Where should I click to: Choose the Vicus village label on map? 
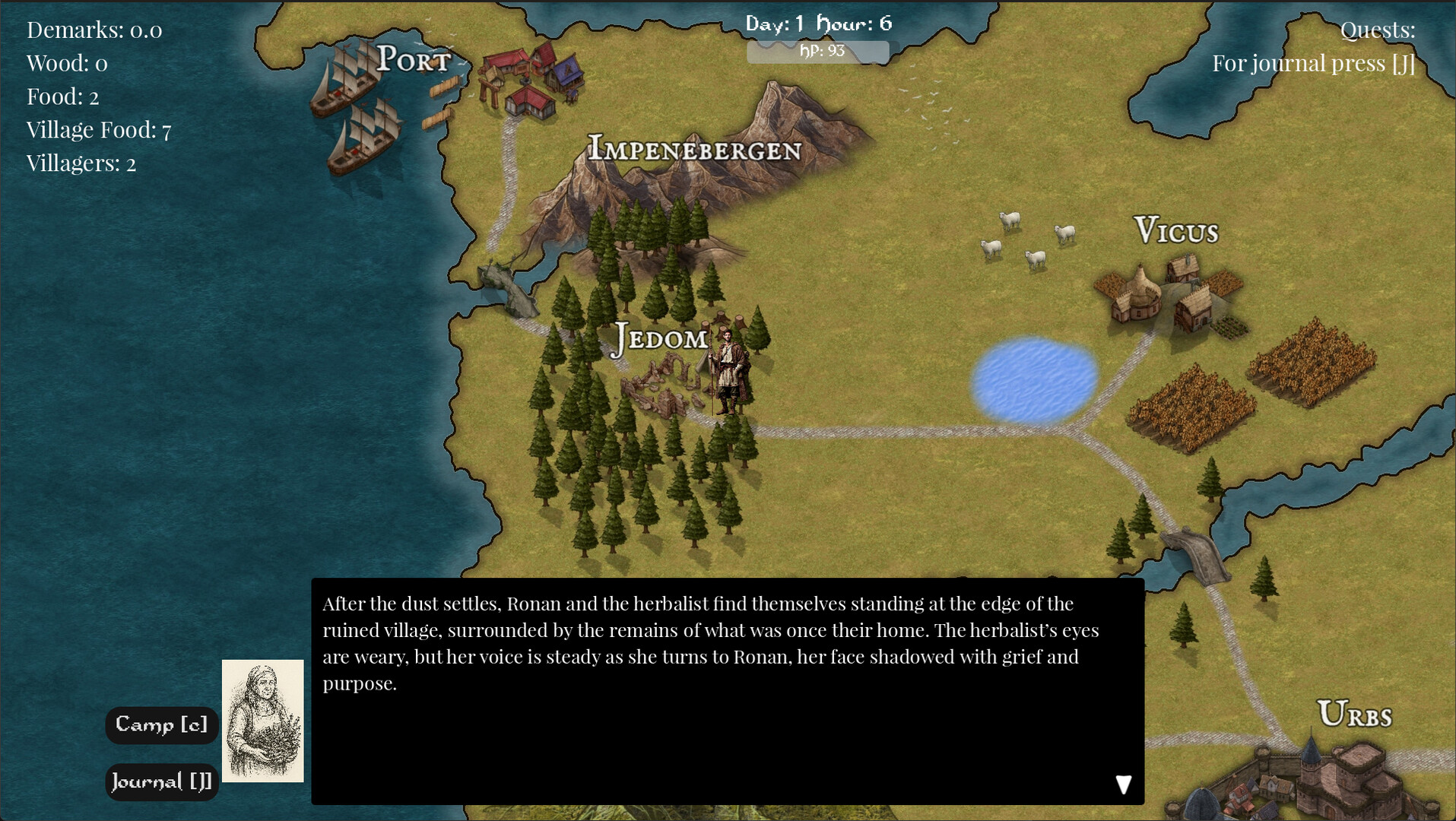click(x=1175, y=230)
